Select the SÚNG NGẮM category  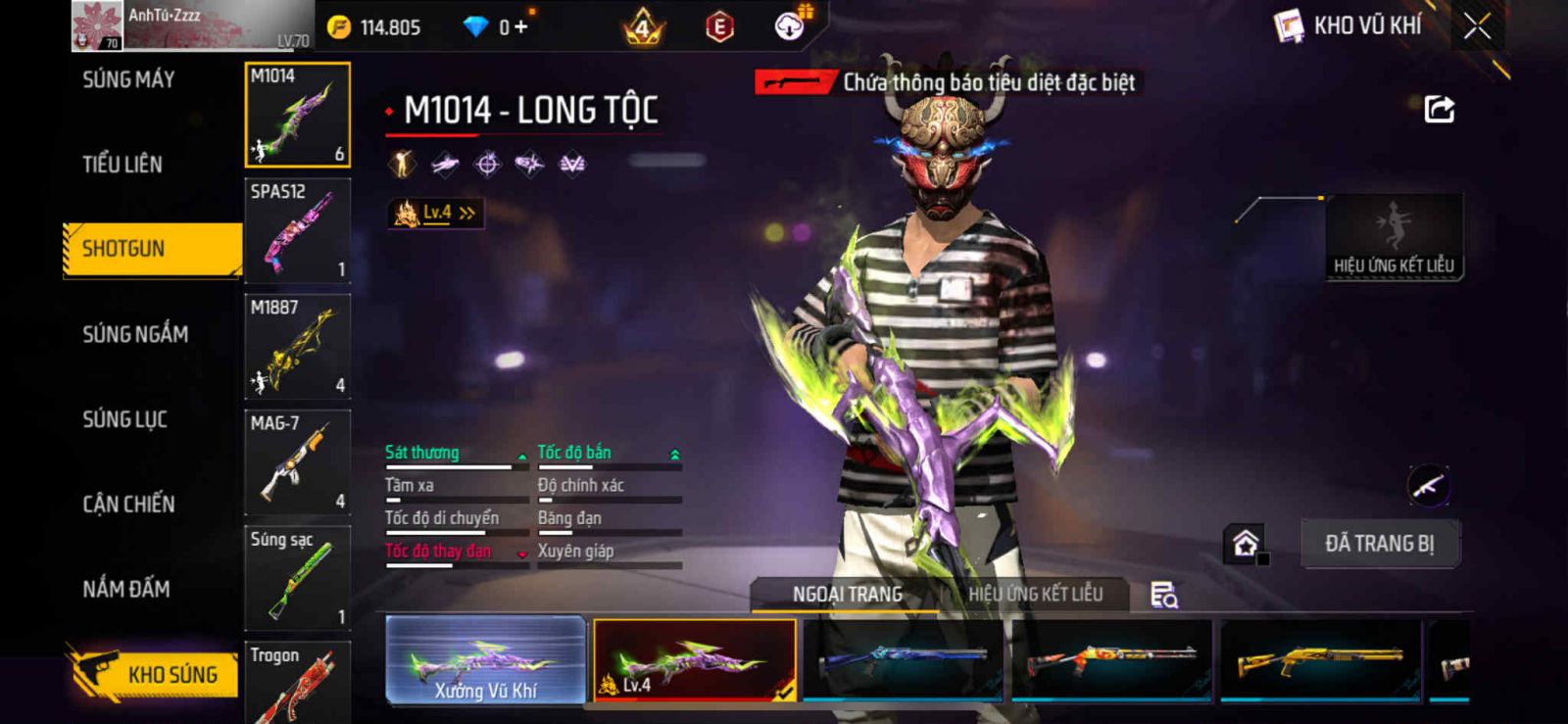pyautogui.click(x=135, y=334)
